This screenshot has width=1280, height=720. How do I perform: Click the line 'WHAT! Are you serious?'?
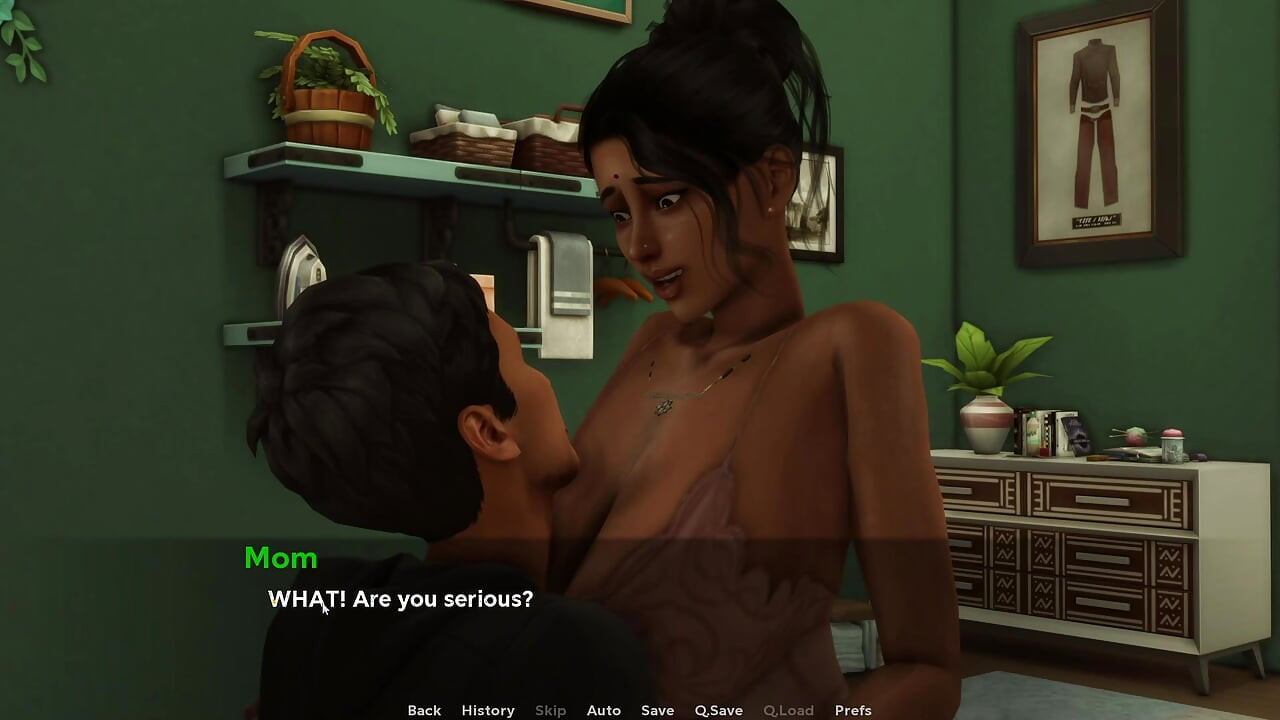pyautogui.click(x=400, y=599)
